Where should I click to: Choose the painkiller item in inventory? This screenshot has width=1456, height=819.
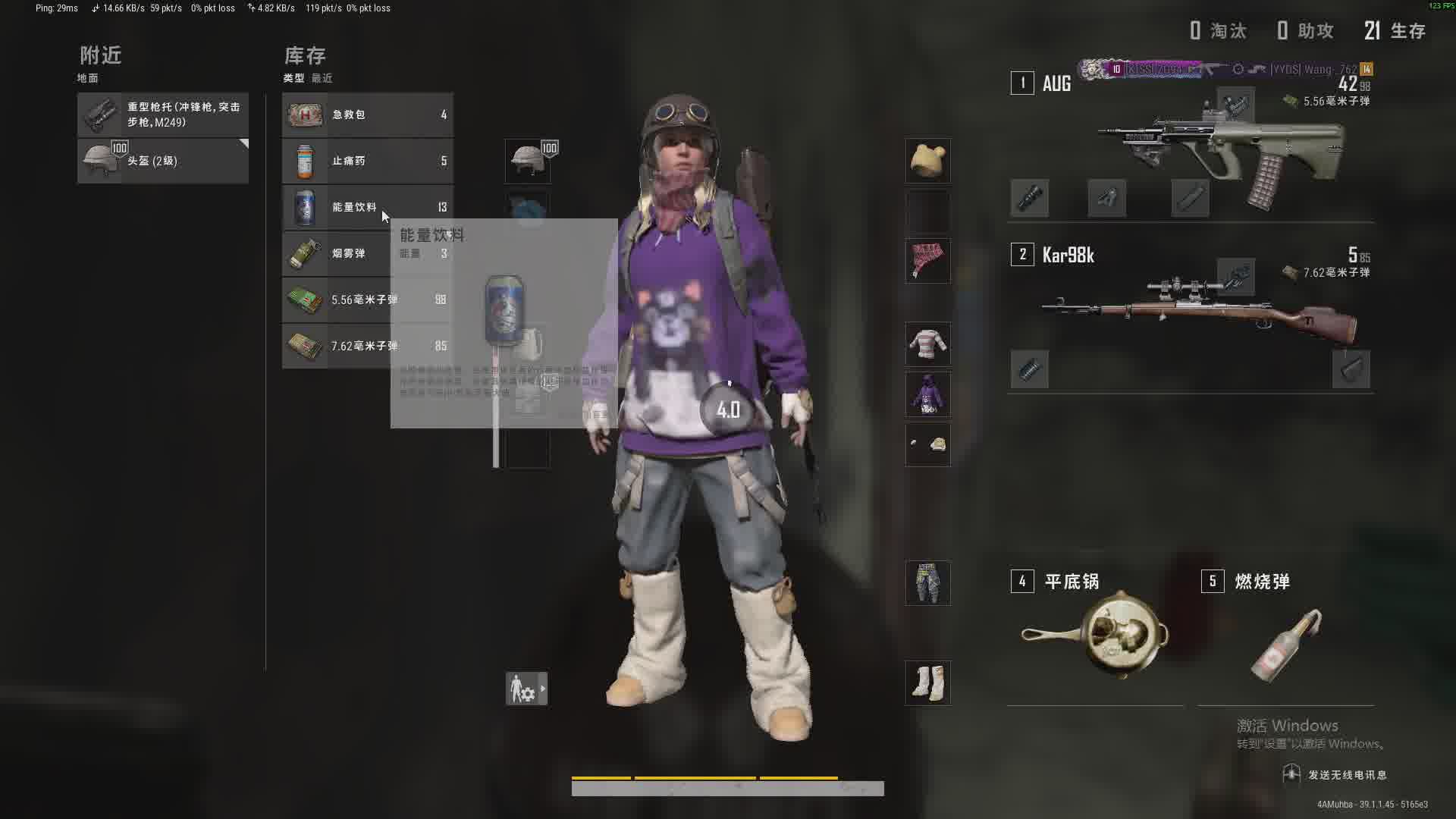point(368,161)
